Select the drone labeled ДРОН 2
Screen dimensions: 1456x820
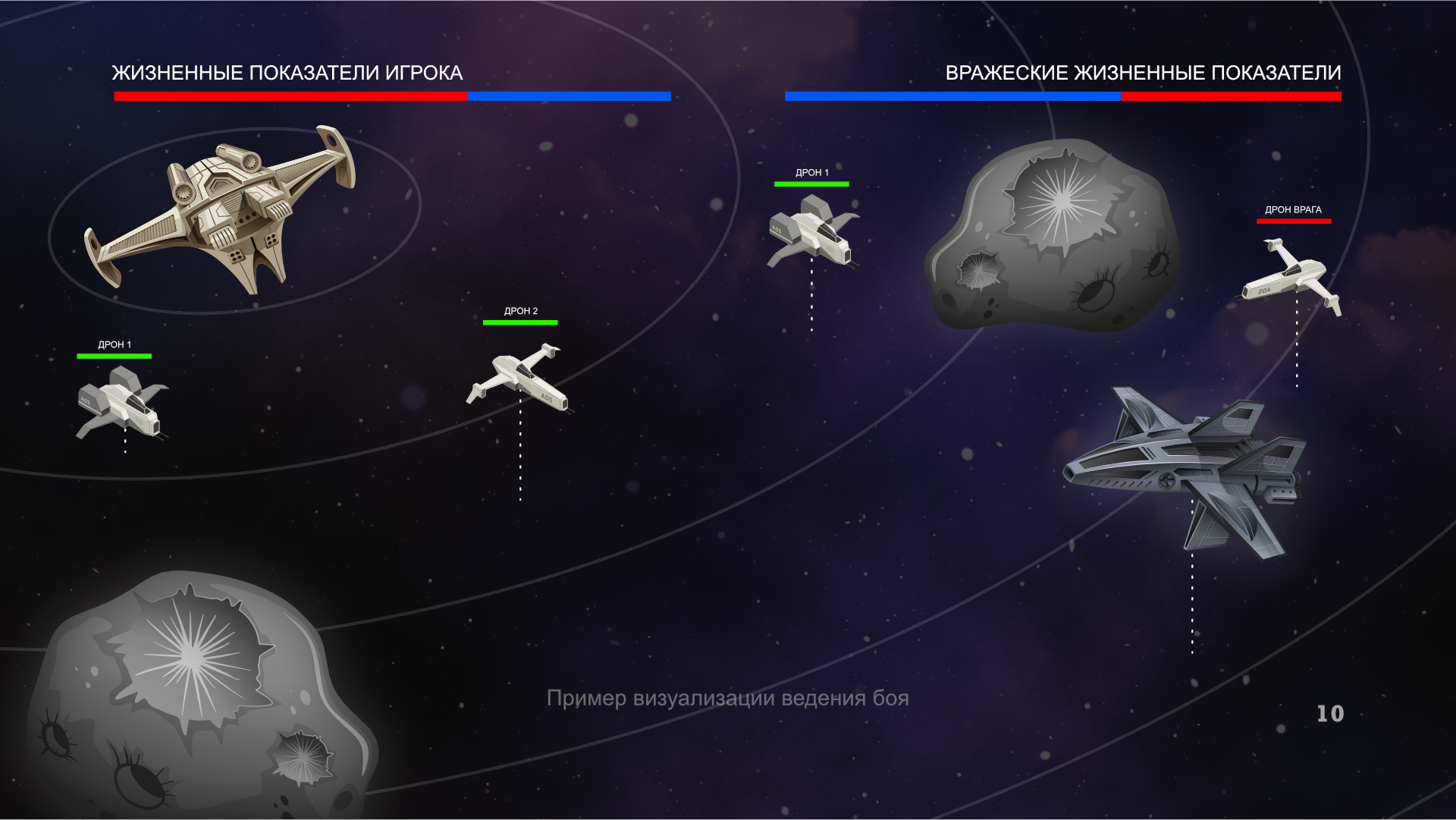(x=519, y=377)
